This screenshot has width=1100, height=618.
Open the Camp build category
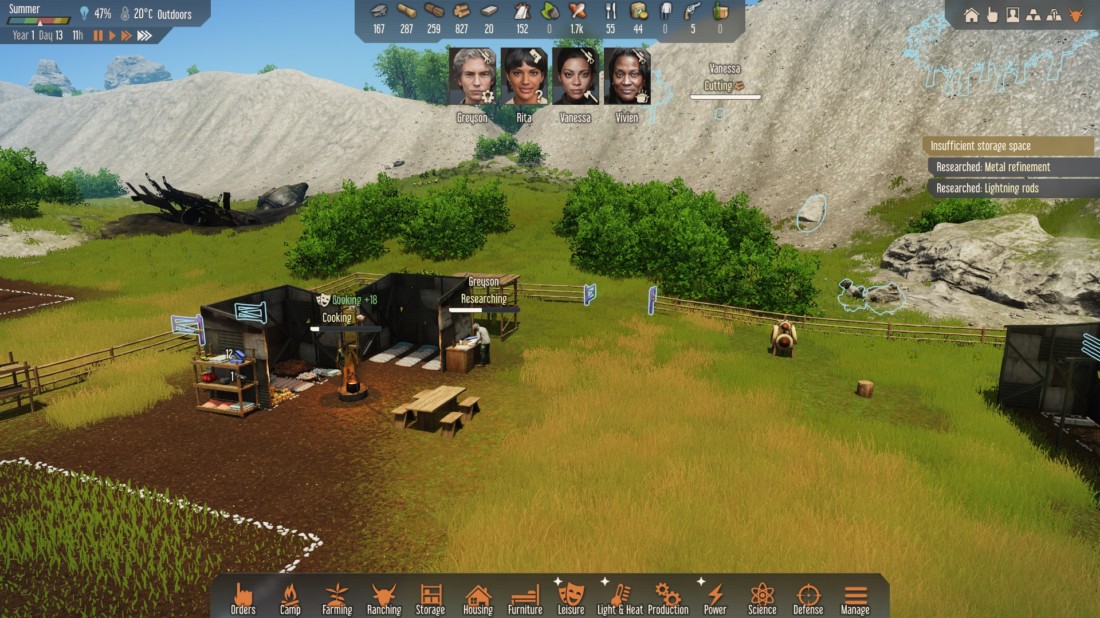click(290, 597)
